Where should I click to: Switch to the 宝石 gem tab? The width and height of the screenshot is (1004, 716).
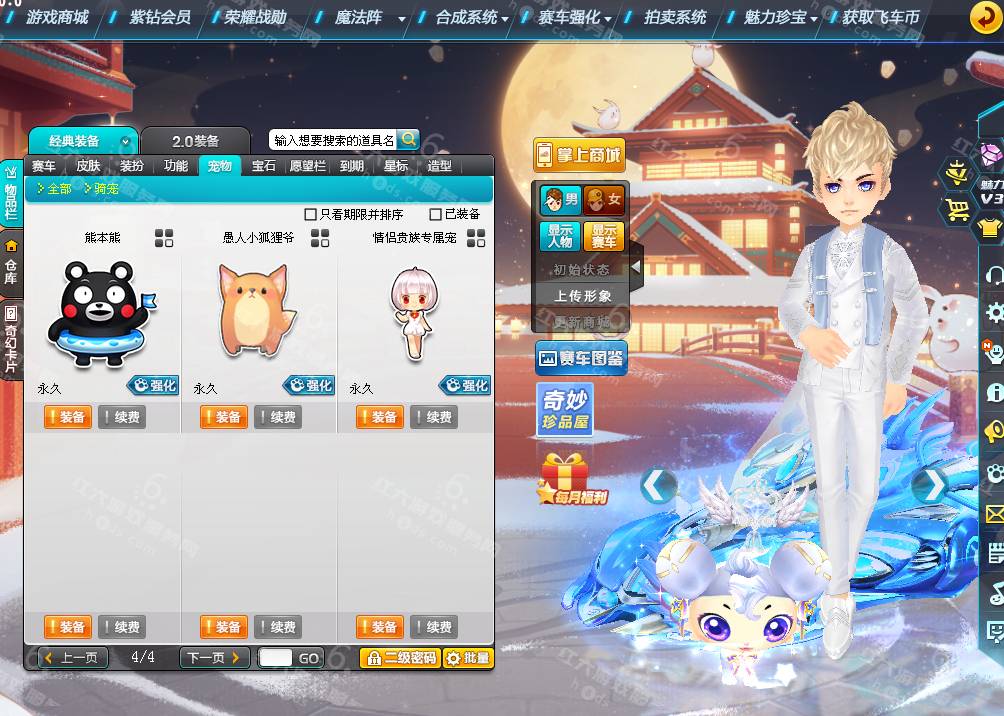(x=264, y=166)
